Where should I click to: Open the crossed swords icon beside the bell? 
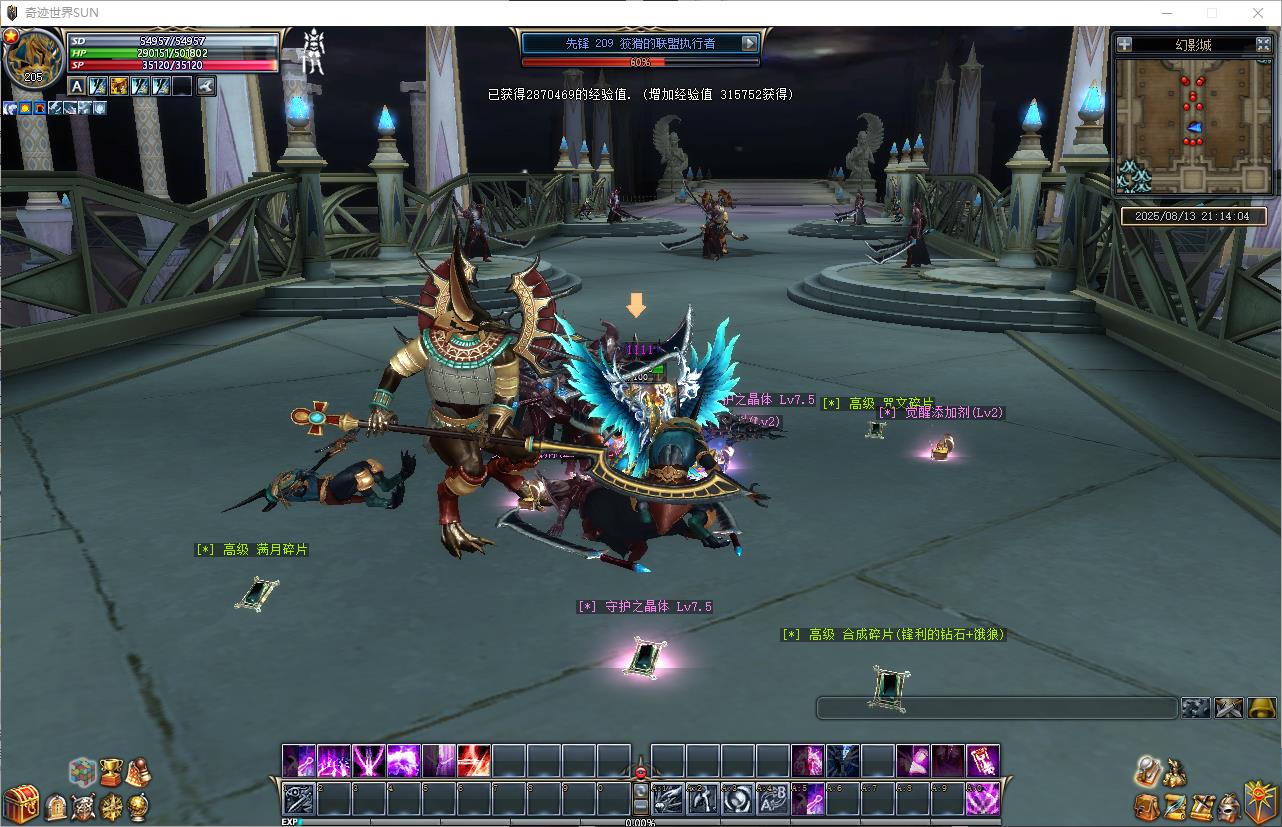click(1229, 708)
